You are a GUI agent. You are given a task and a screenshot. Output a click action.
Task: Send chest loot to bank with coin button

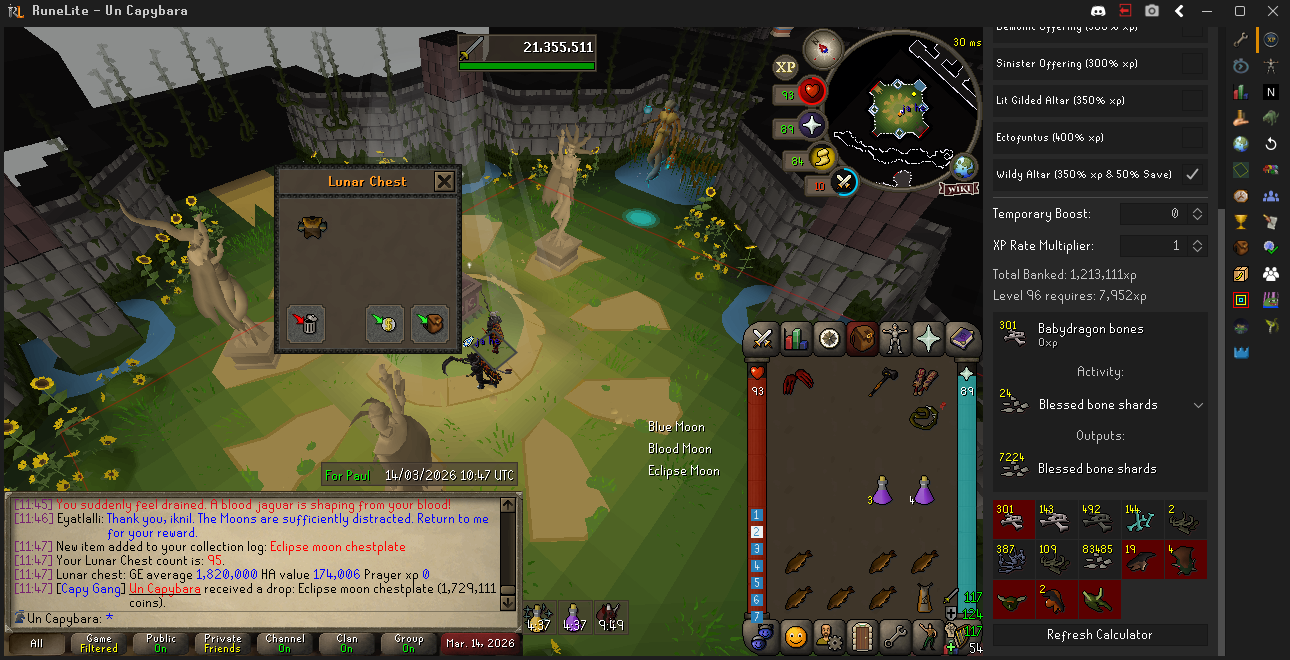(385, 322)
